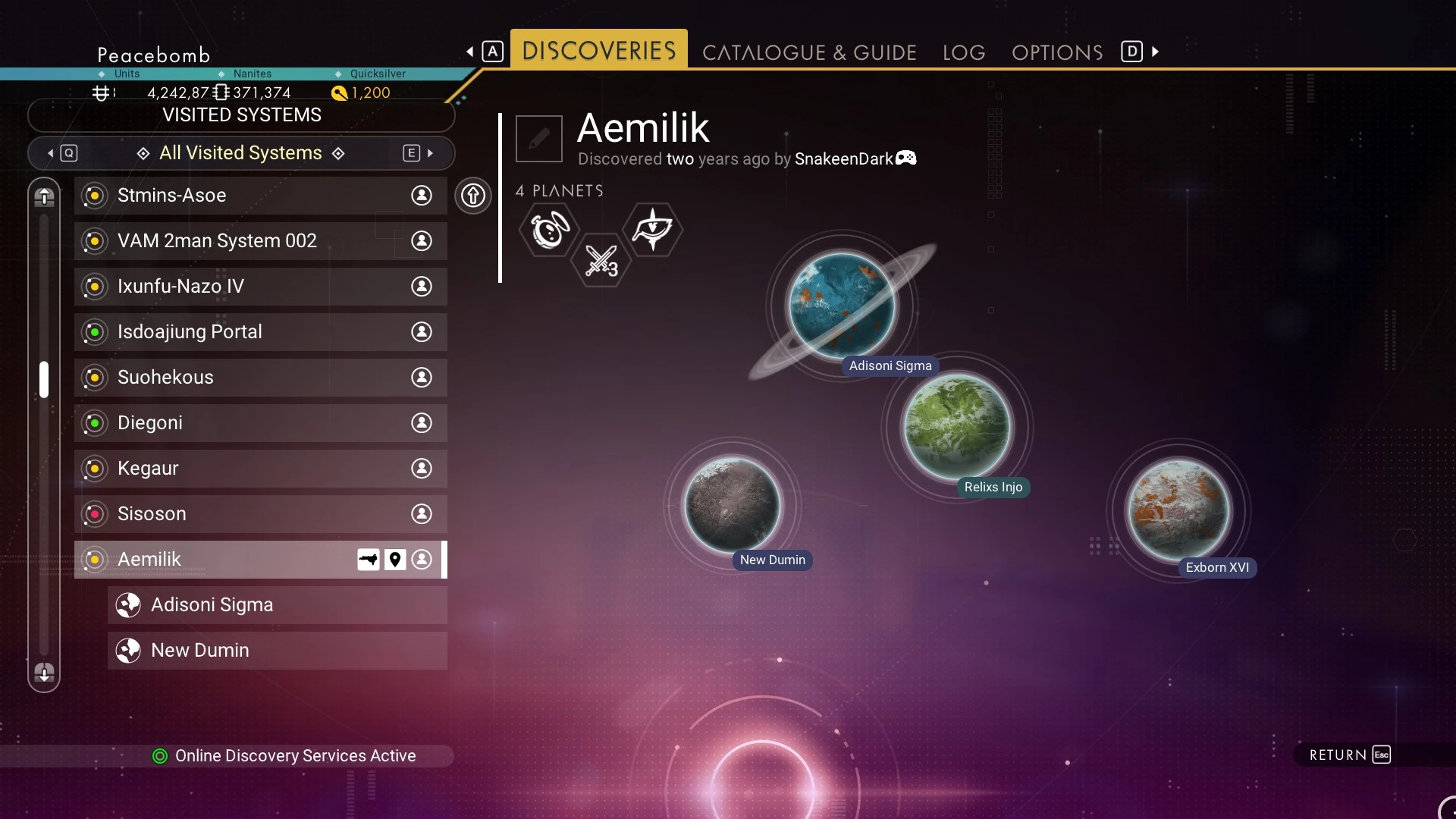The height and width of the screenshot is (819, 1456).
Task: View the green Relixs Injo planet
Action: [x=957, y=426]
